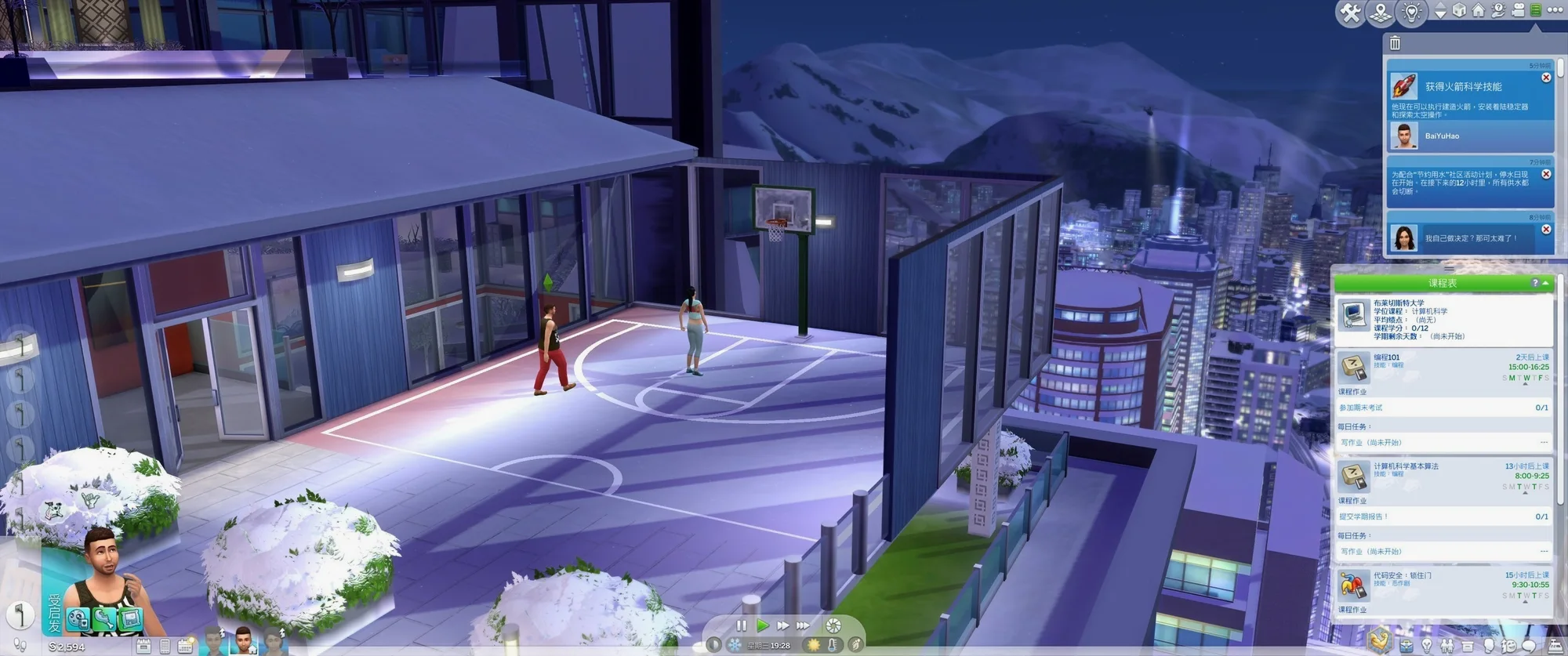
Task: Set game speed to double fast-forward
Action: tap(782, 625)
